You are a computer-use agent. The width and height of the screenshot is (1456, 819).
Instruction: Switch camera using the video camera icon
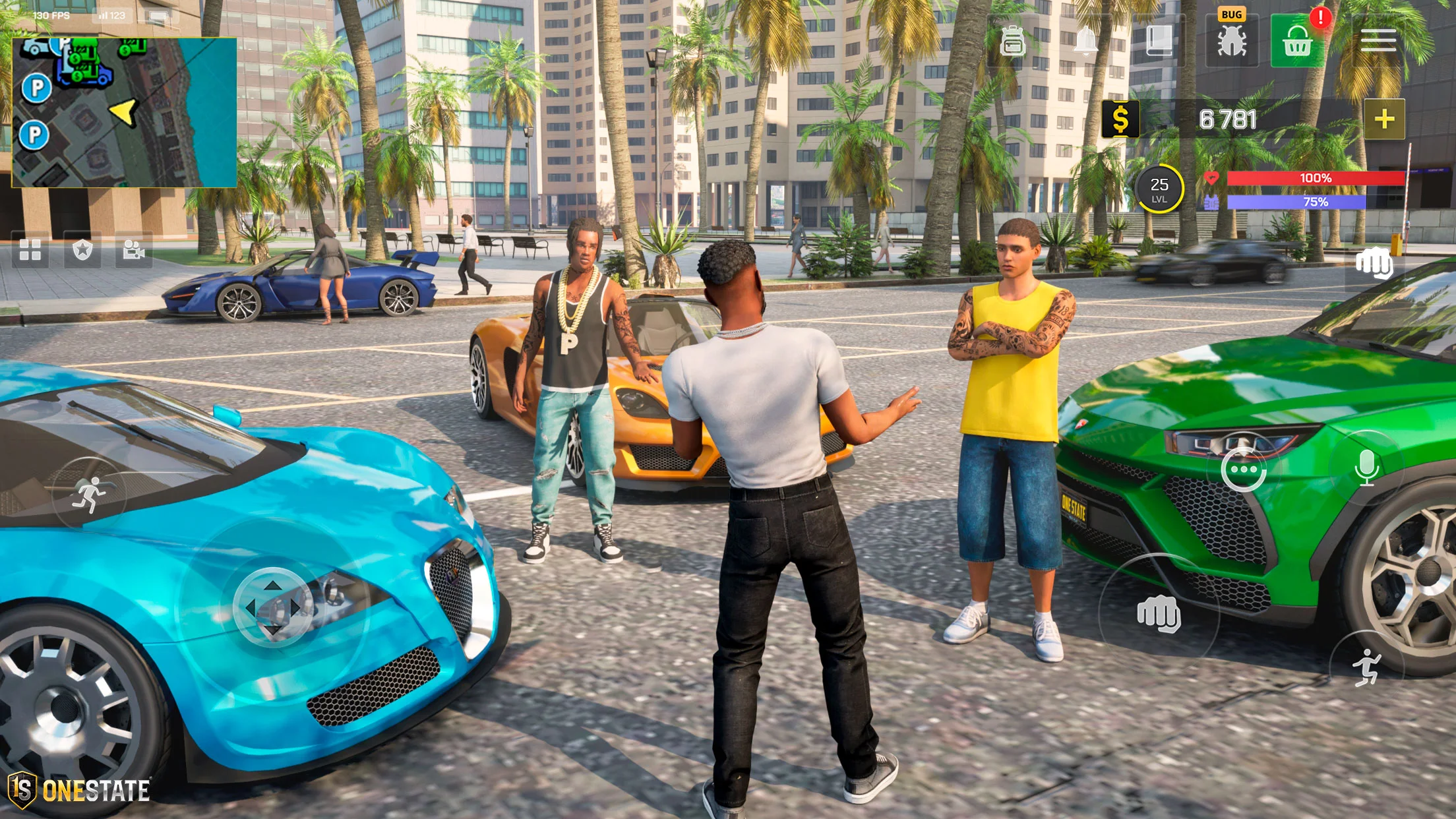[x=133, y=250]
